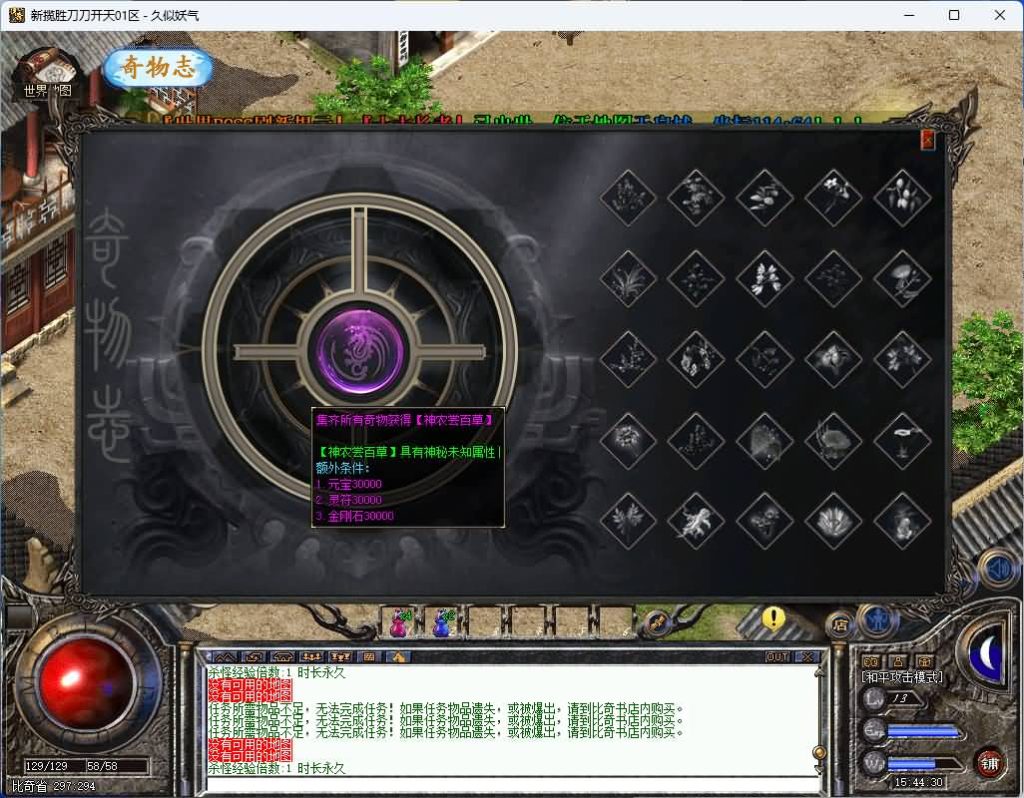Use the pink potion in the hotbar
This screenshot has height=798, width=1024.
(x=400, y=623)
